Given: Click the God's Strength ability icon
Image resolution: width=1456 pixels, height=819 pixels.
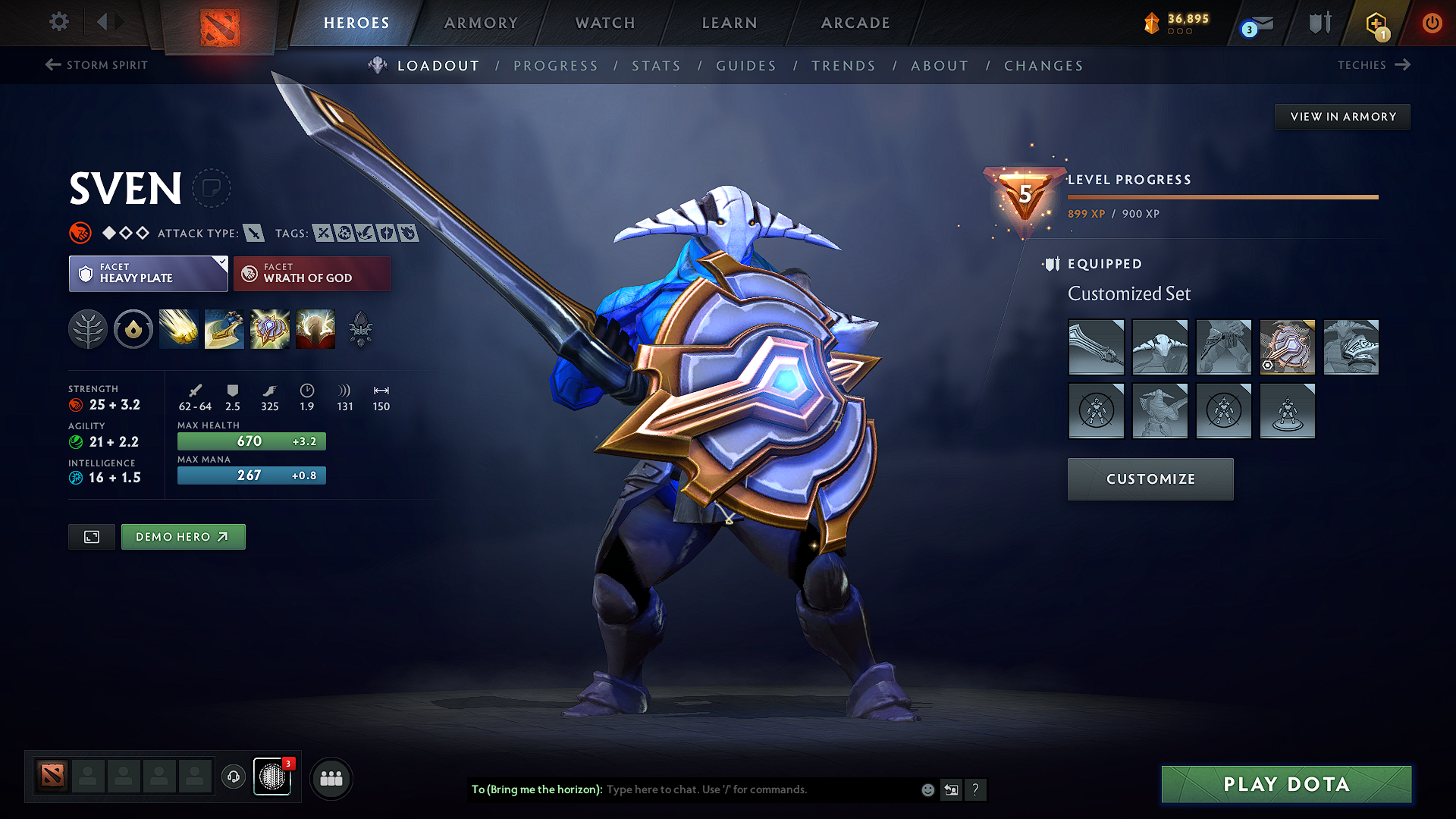Looking at the screenshot, I should click(x=315, y=328).
